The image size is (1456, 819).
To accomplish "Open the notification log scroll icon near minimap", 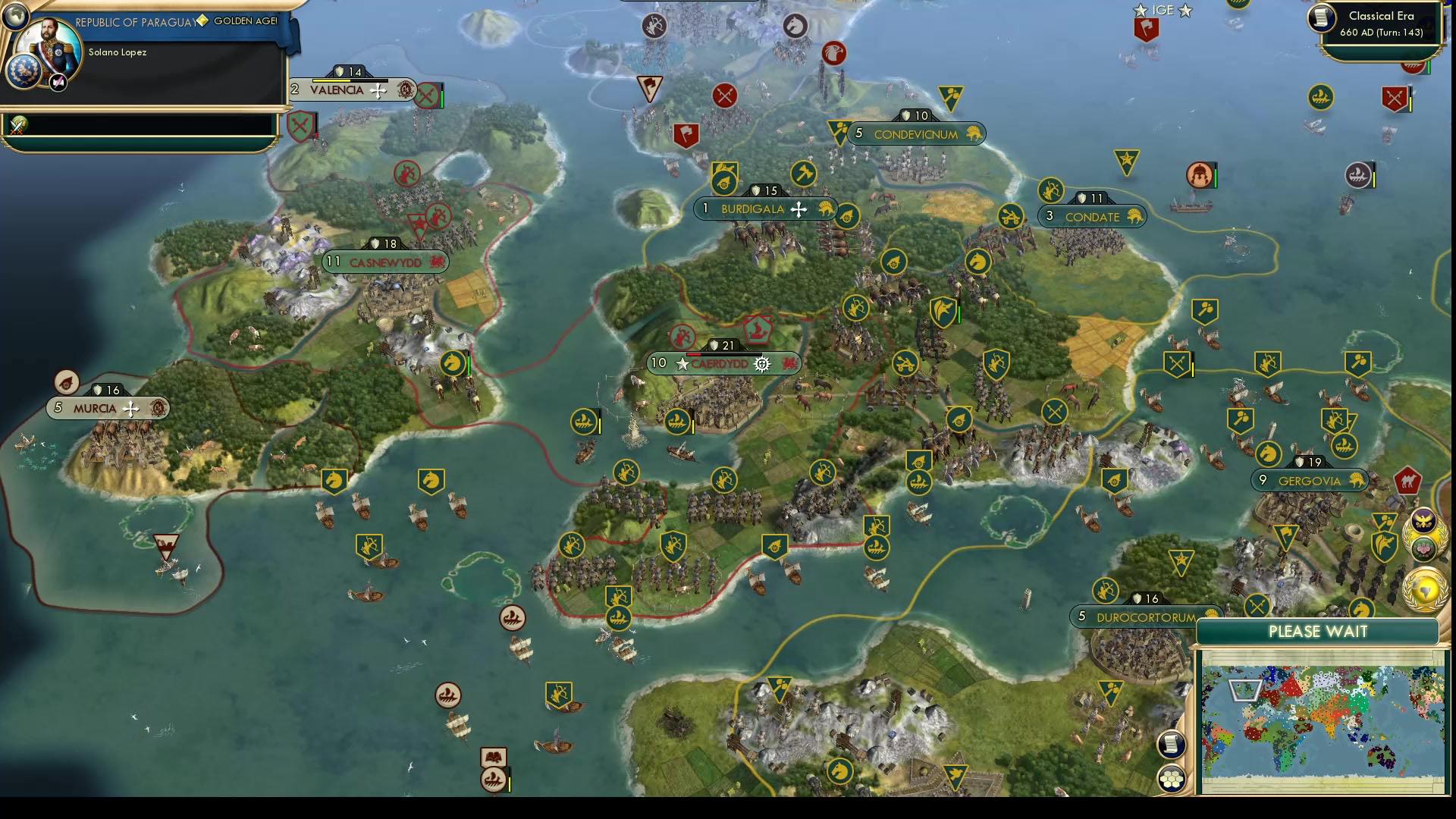I will click(x=1172, y=745).
